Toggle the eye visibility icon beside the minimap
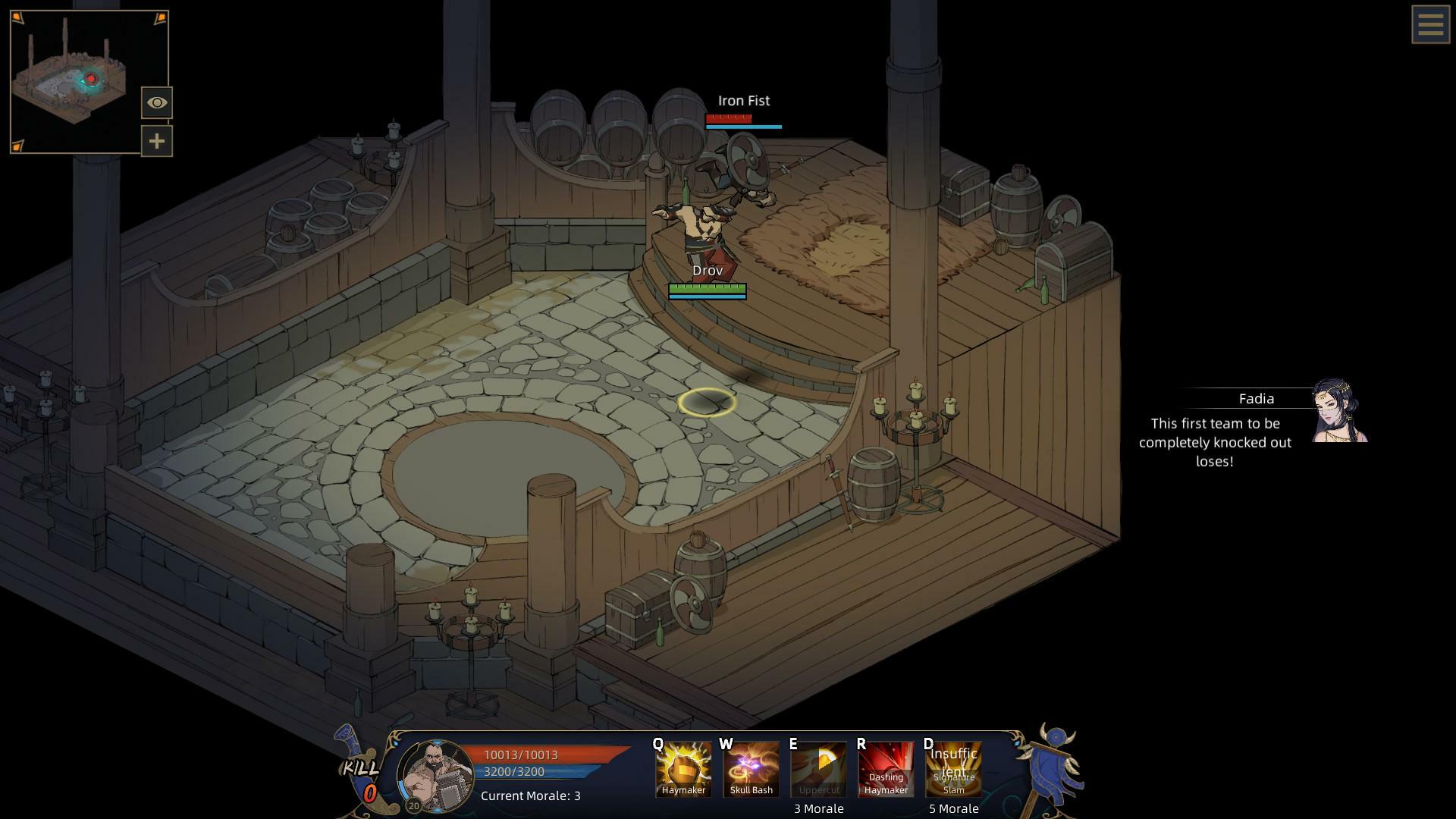Viewport: 1456px width, 819px height. point(156,102)
